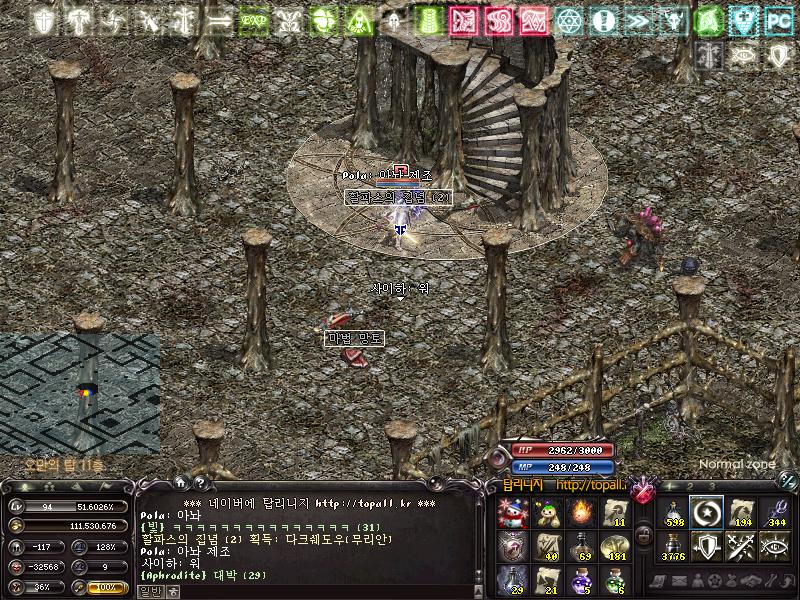Use the potion stack showing 3776
Viewport: 800px width, 600px height.
click(x=673, y=546)
